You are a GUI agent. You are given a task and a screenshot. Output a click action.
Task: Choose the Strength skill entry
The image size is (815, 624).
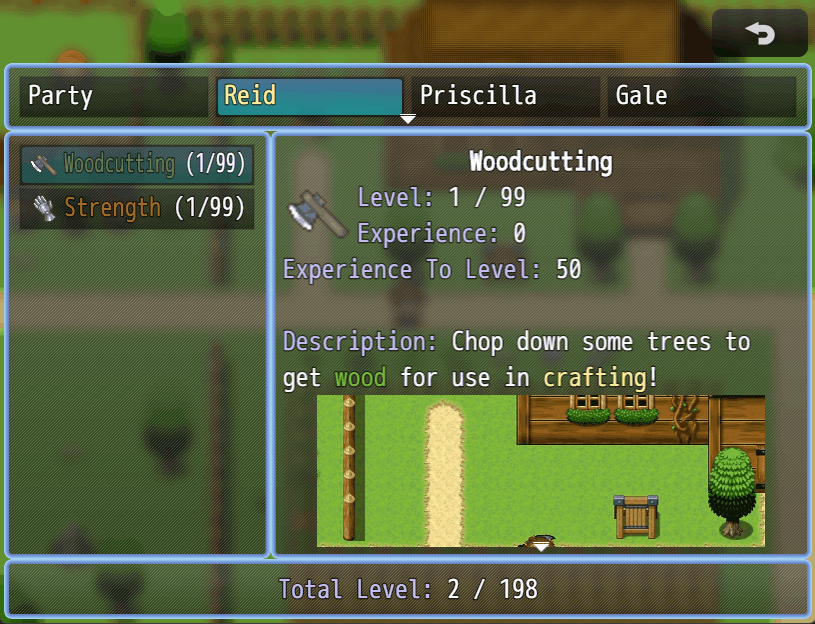coord(137,208)
